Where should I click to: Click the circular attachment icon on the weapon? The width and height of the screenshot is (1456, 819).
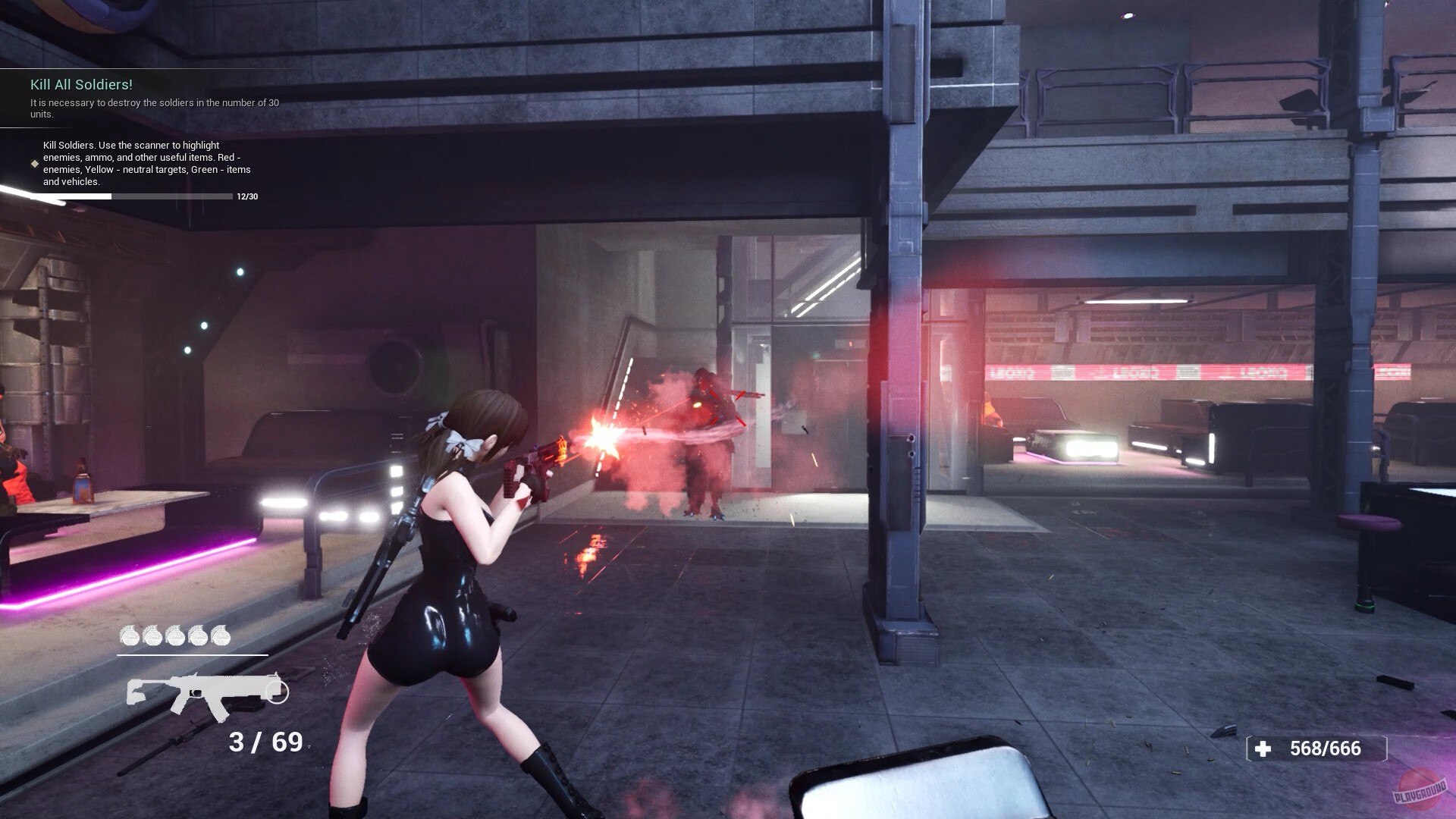click(276, 692)
